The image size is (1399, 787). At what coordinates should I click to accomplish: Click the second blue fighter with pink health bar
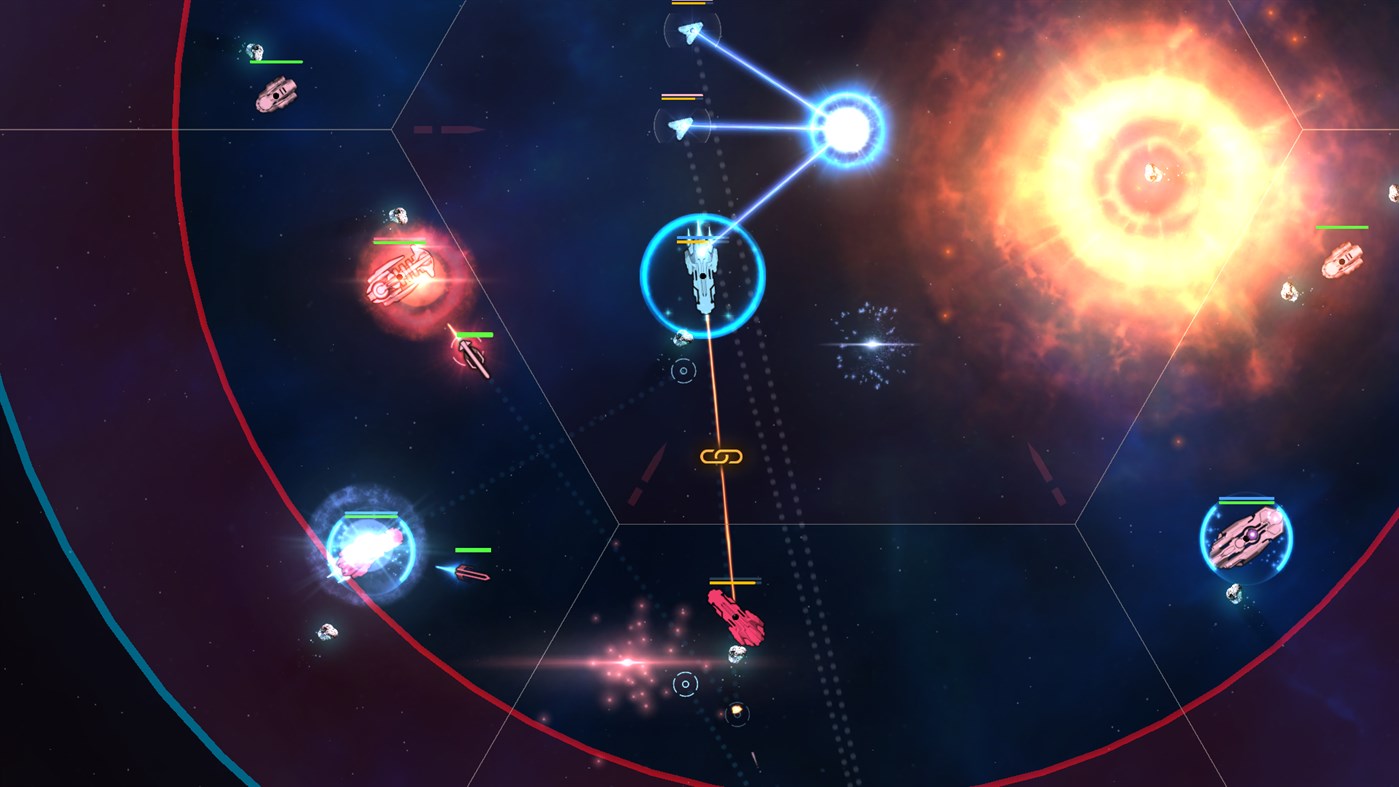(682, 128)
